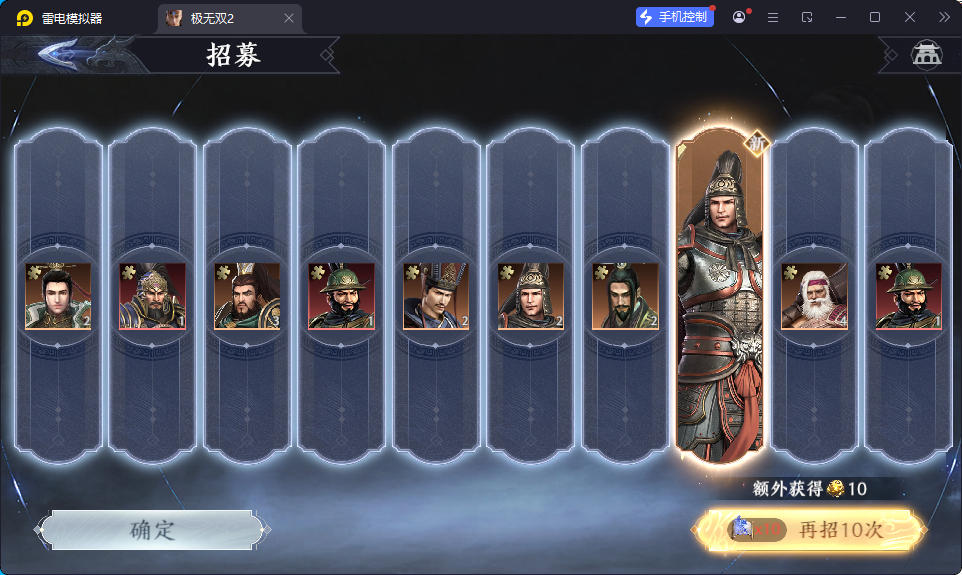Open the emulator hamburger menu

tap(773, 17)
